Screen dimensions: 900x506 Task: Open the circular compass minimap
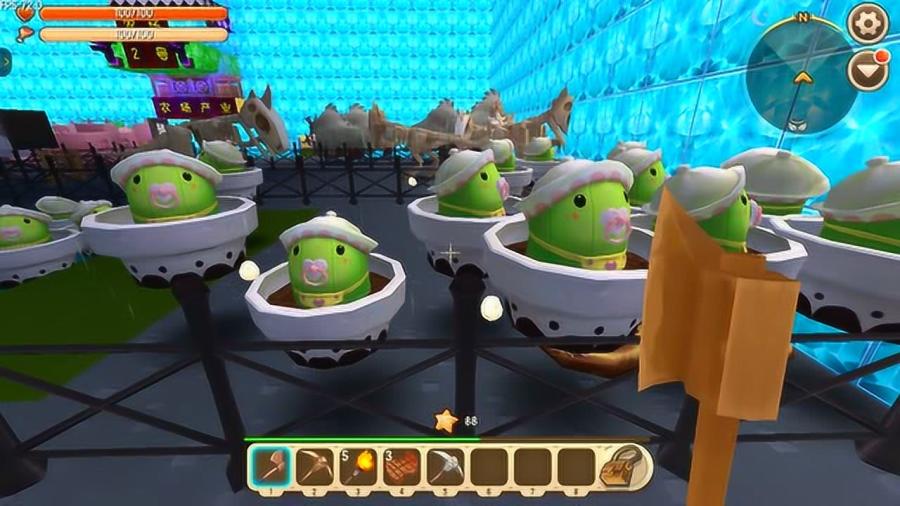tap(798, 75)
